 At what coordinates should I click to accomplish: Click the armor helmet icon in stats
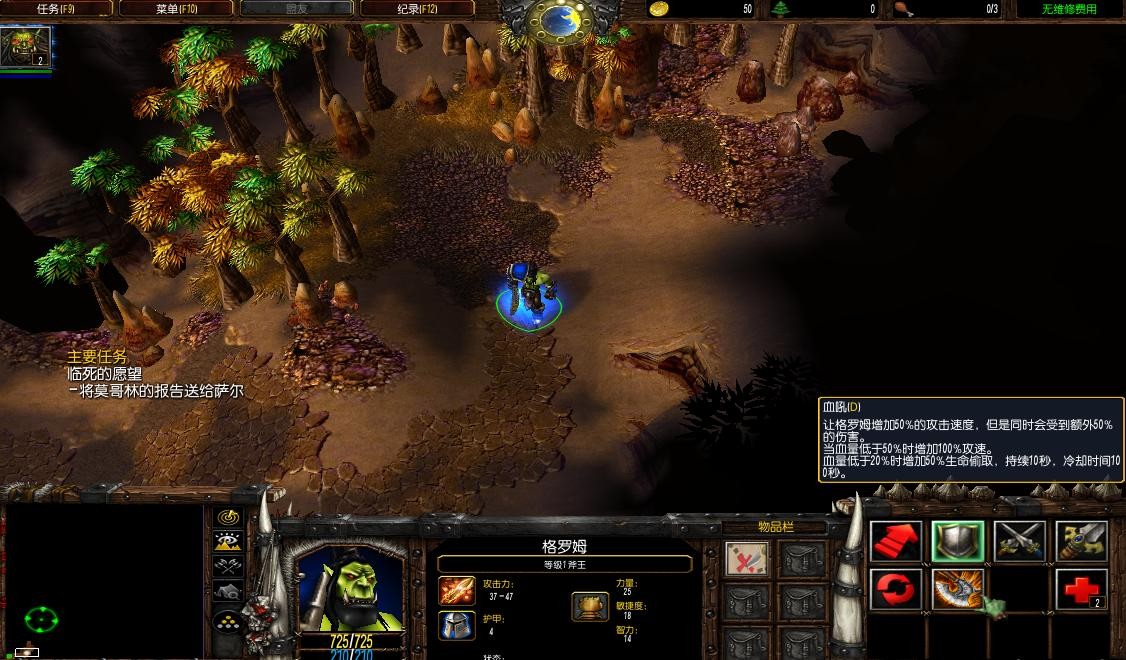[x=457, y=625]
